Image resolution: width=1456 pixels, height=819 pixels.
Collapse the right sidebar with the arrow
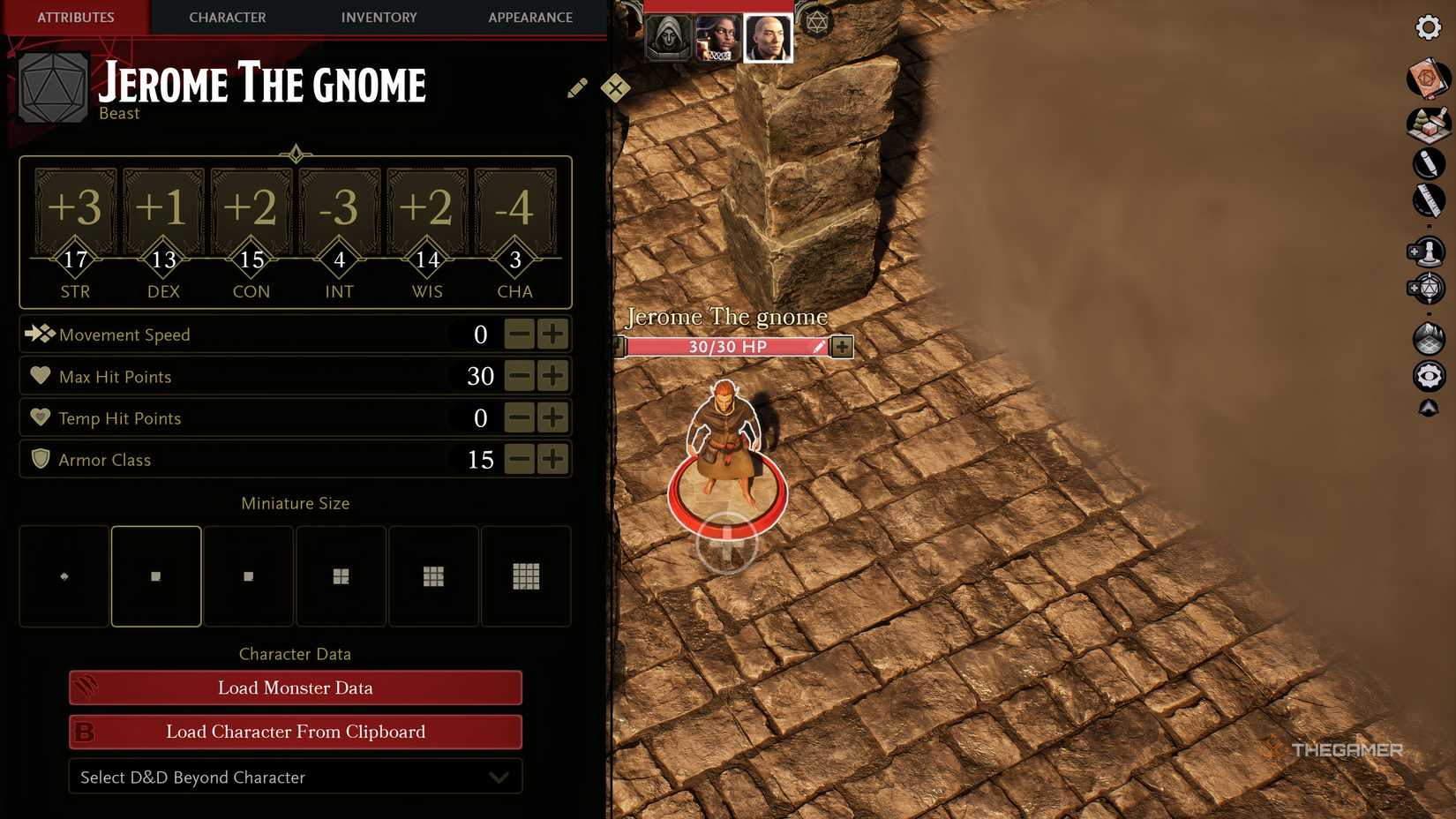tap(1428, 408)
